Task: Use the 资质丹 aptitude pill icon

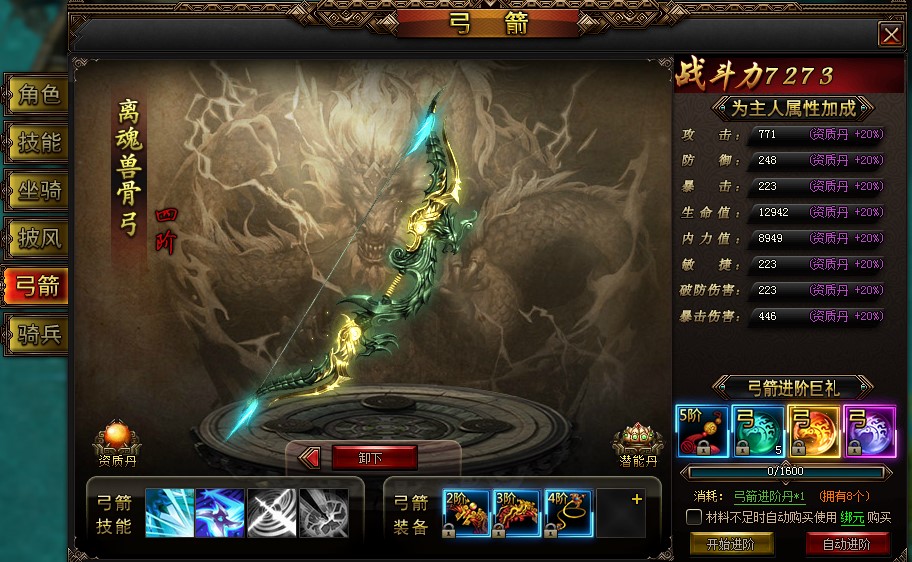Action: tap(117, 440)
